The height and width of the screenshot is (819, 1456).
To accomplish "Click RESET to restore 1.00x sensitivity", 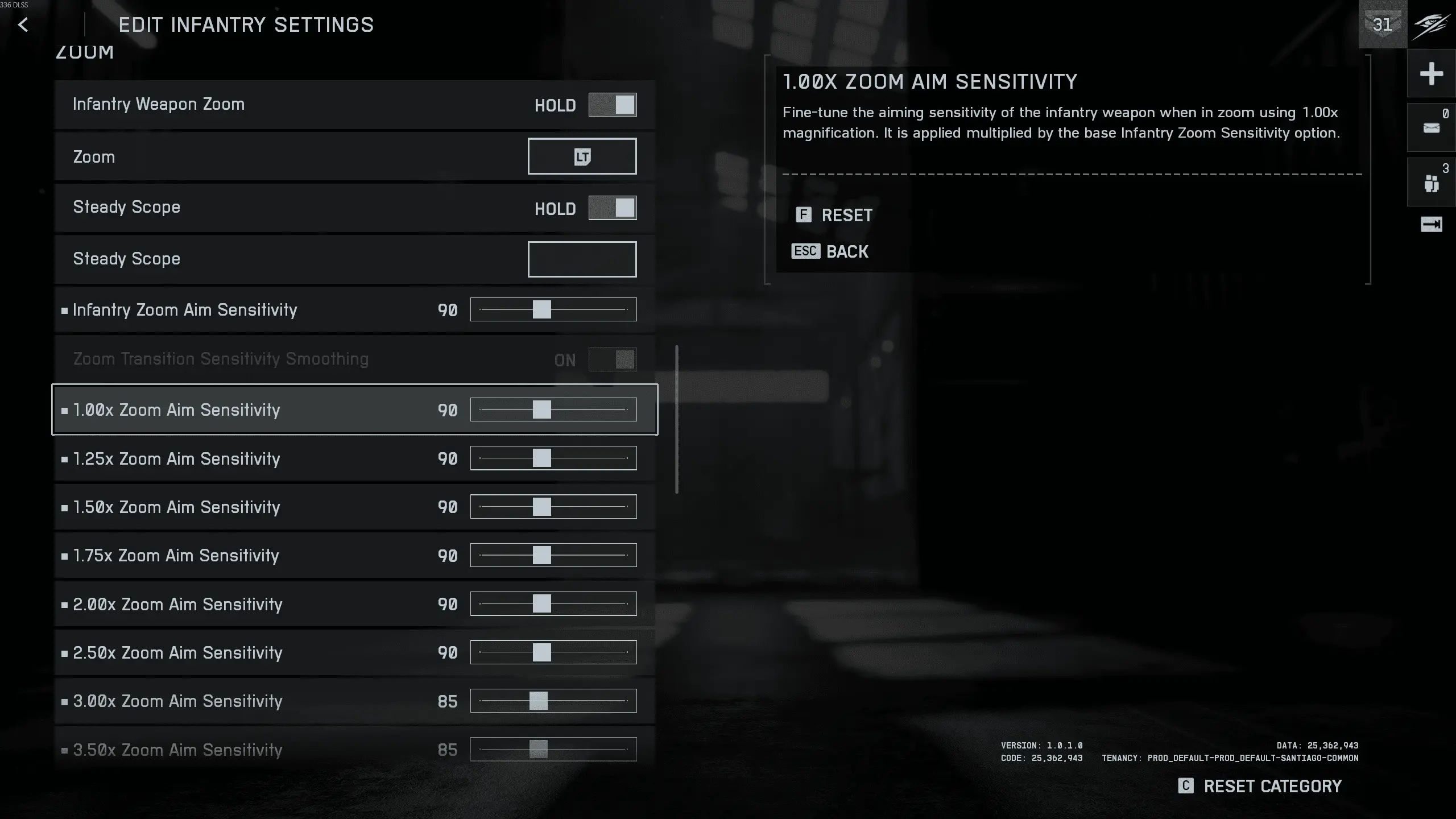I will coord(846,215).
